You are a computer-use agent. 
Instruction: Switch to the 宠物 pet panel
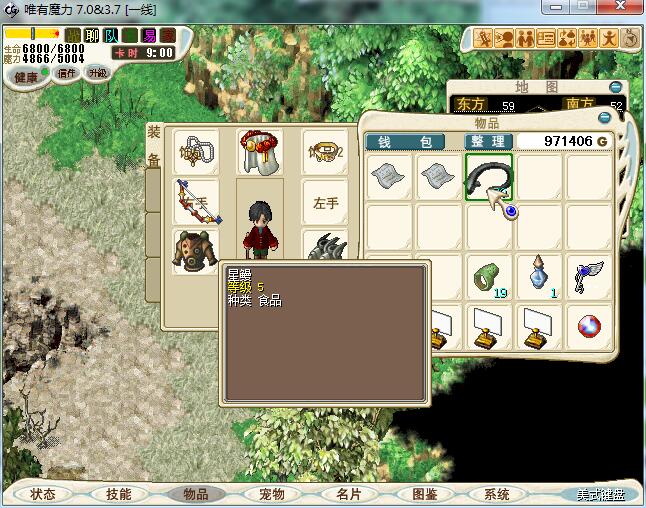tap(271, 494)
